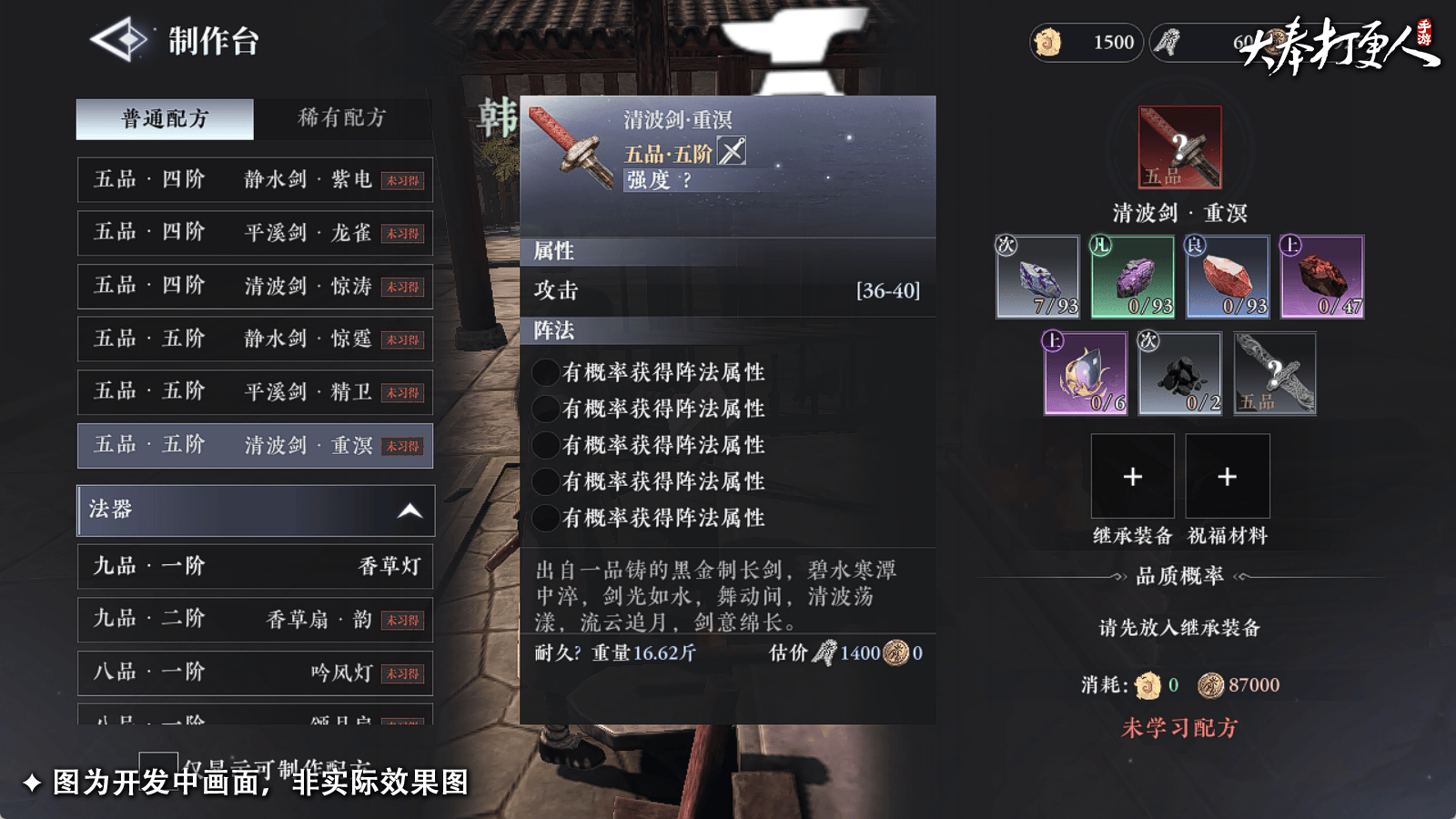1456x819 pixels.
Task: Select the 五品·五阶 清波剑·重溟 recipe entry
Action: pyautogui.click(x=255, y=446)
